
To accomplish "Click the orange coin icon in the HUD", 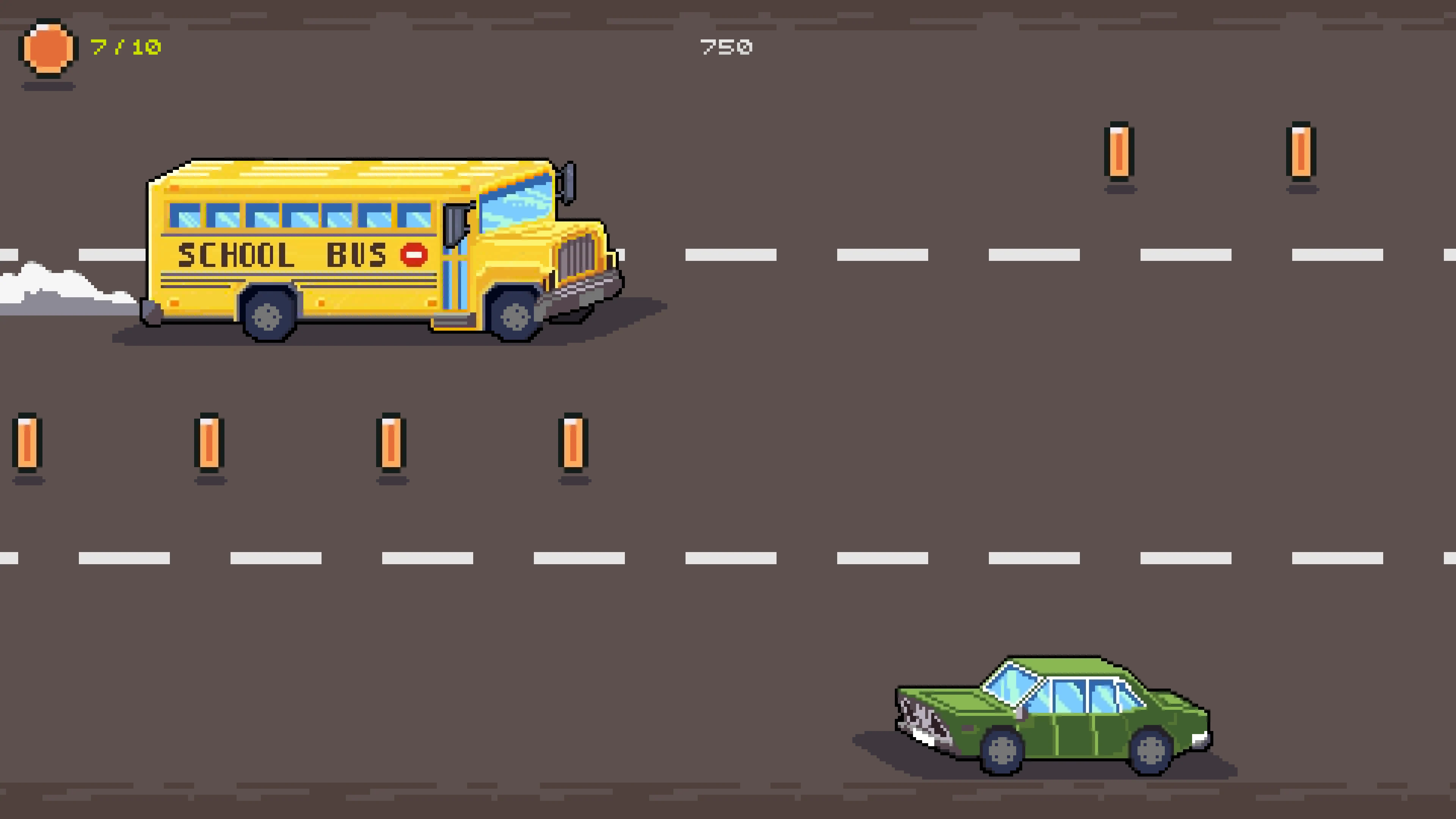I will click(x=48, y=48).
